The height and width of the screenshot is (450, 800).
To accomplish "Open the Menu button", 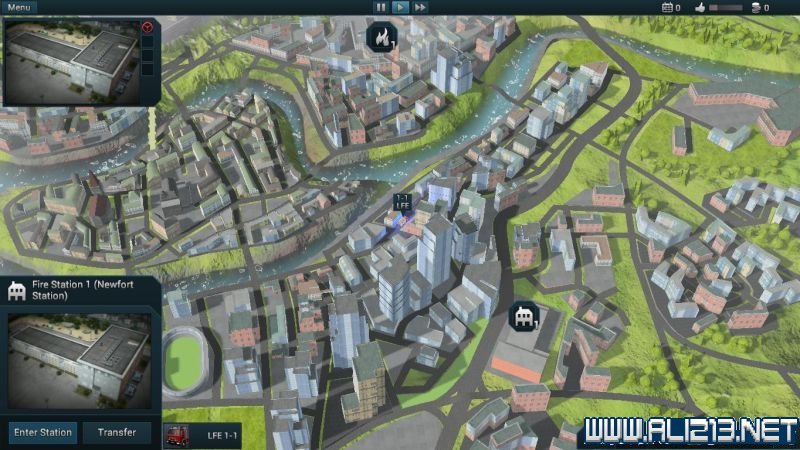I will pyautogui.click(x=19, y=7).
